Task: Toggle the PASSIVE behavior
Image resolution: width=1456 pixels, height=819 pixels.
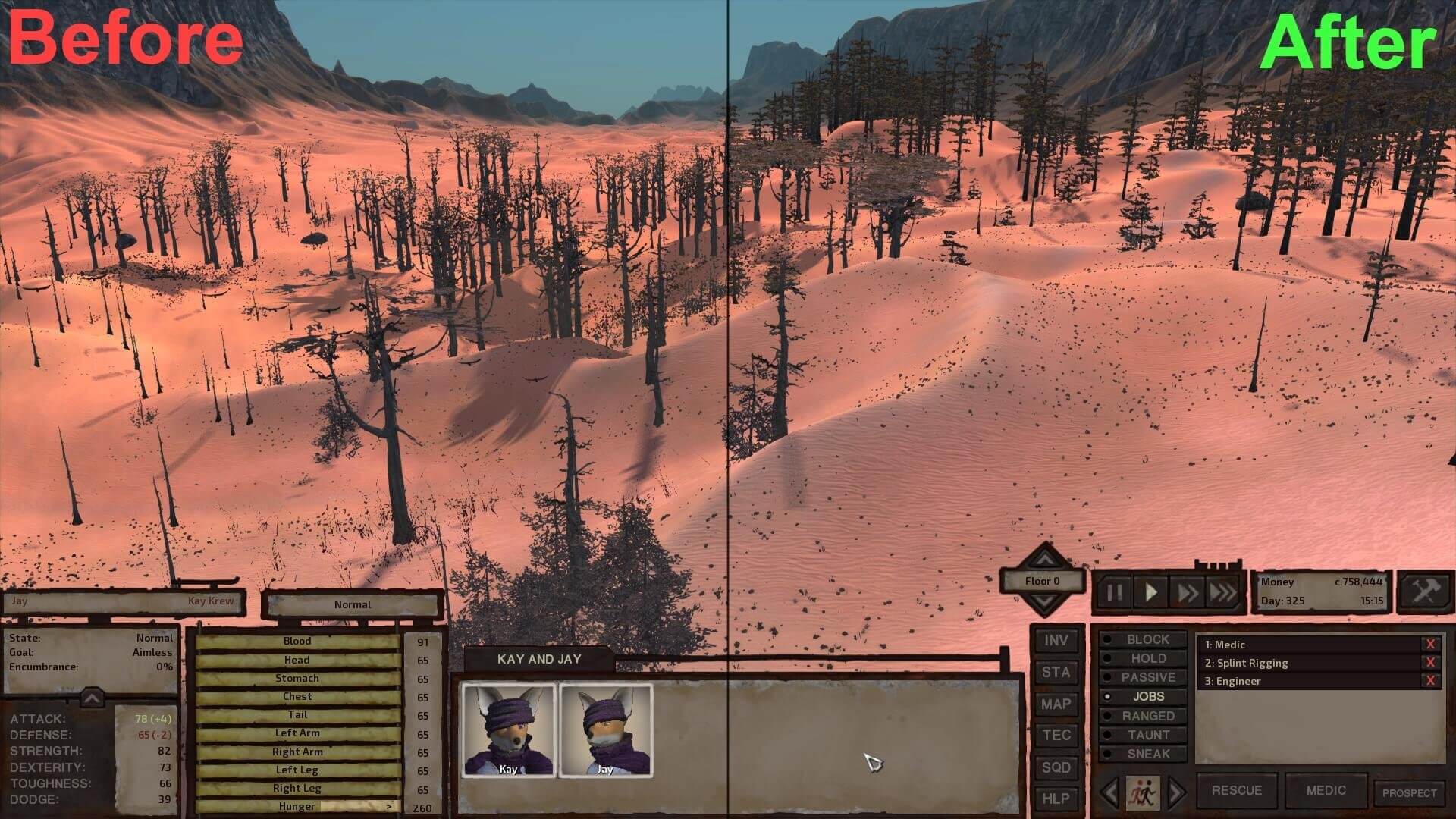Action: [x=1147, y=678]
